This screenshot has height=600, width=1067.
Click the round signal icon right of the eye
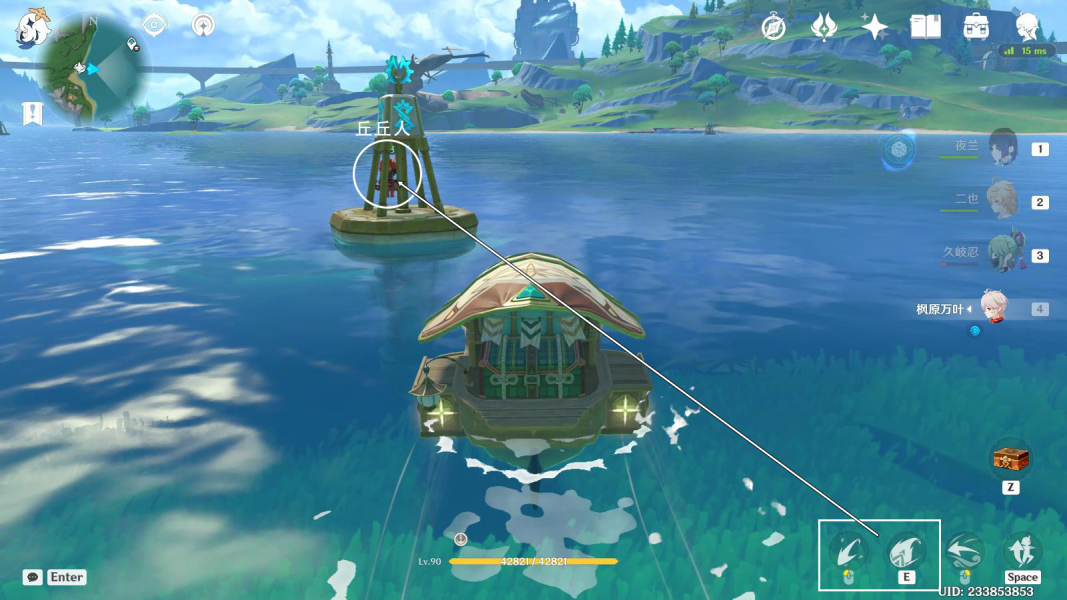[x=203, y=25]
